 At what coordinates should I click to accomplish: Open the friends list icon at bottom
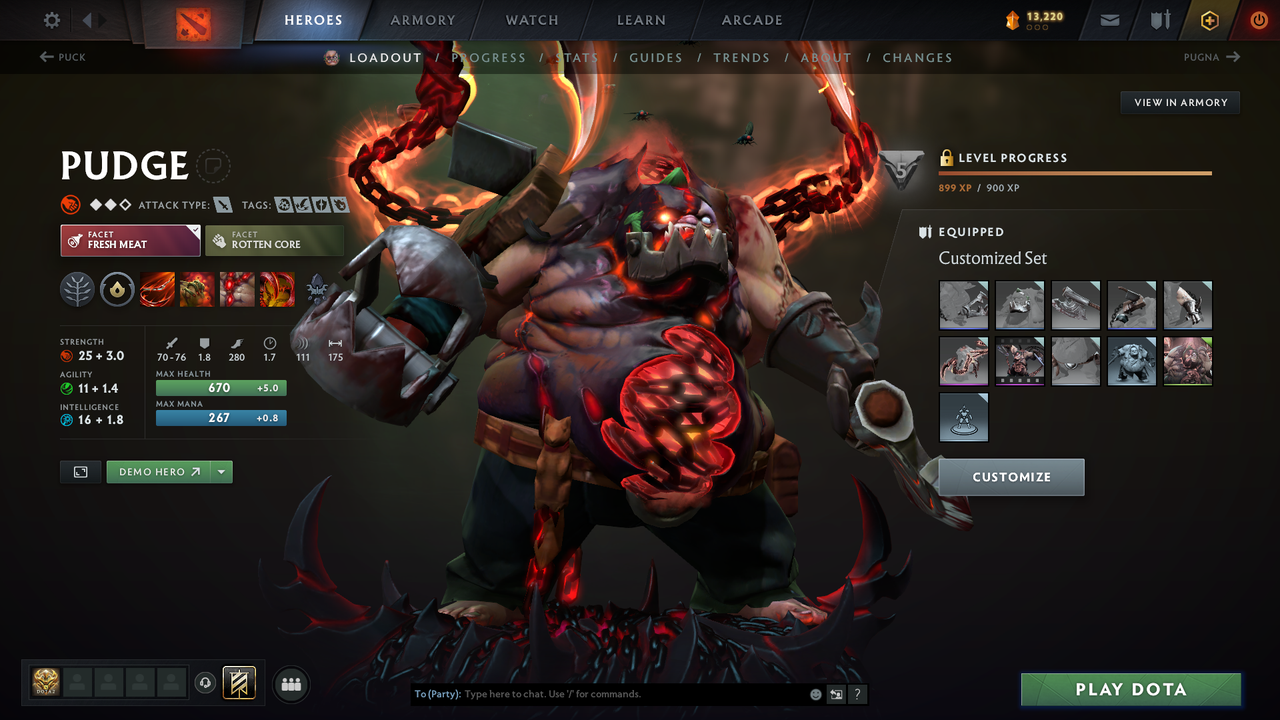(x=290, y=684)
